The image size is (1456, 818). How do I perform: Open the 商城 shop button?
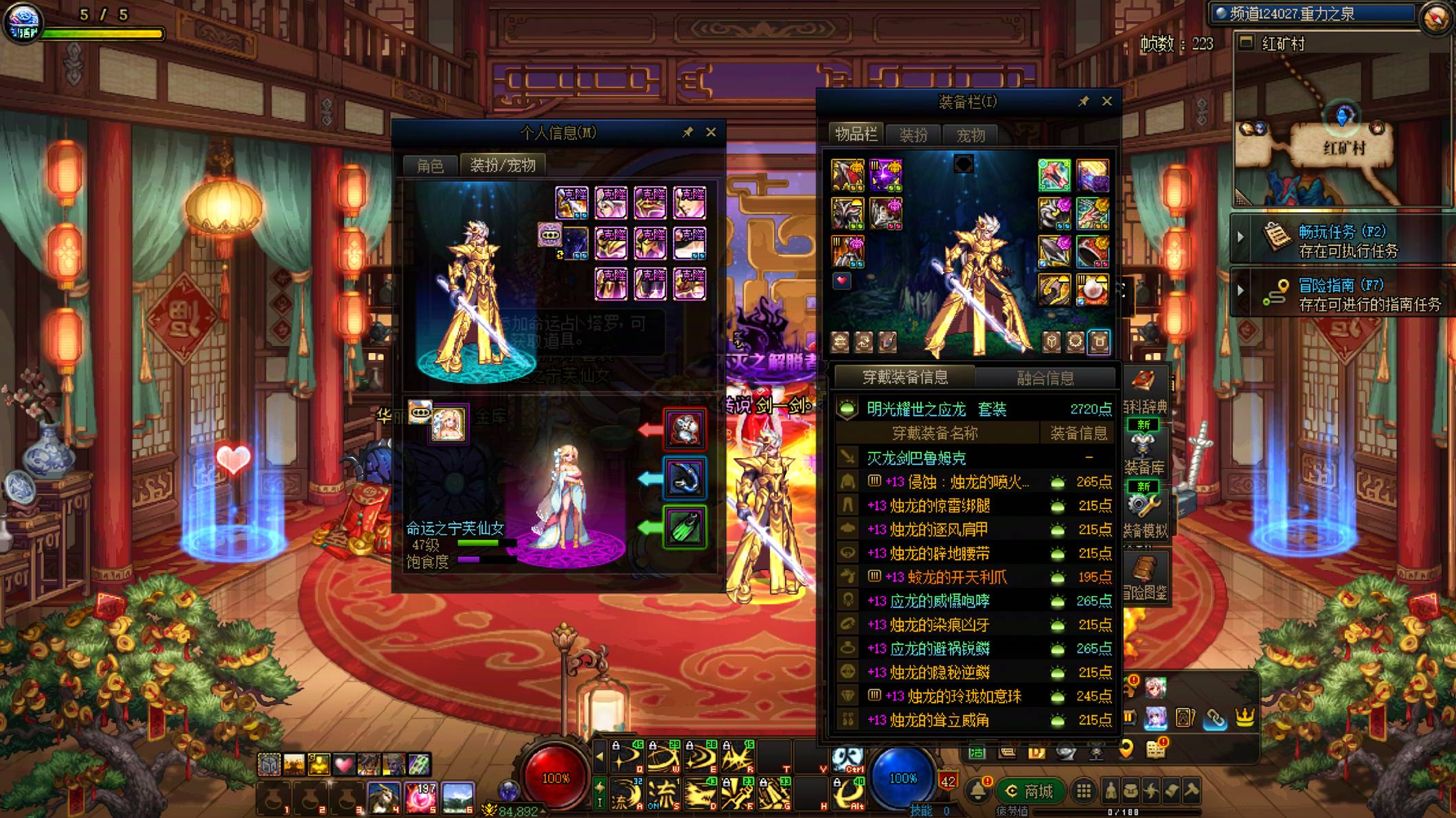point(1030,791)
